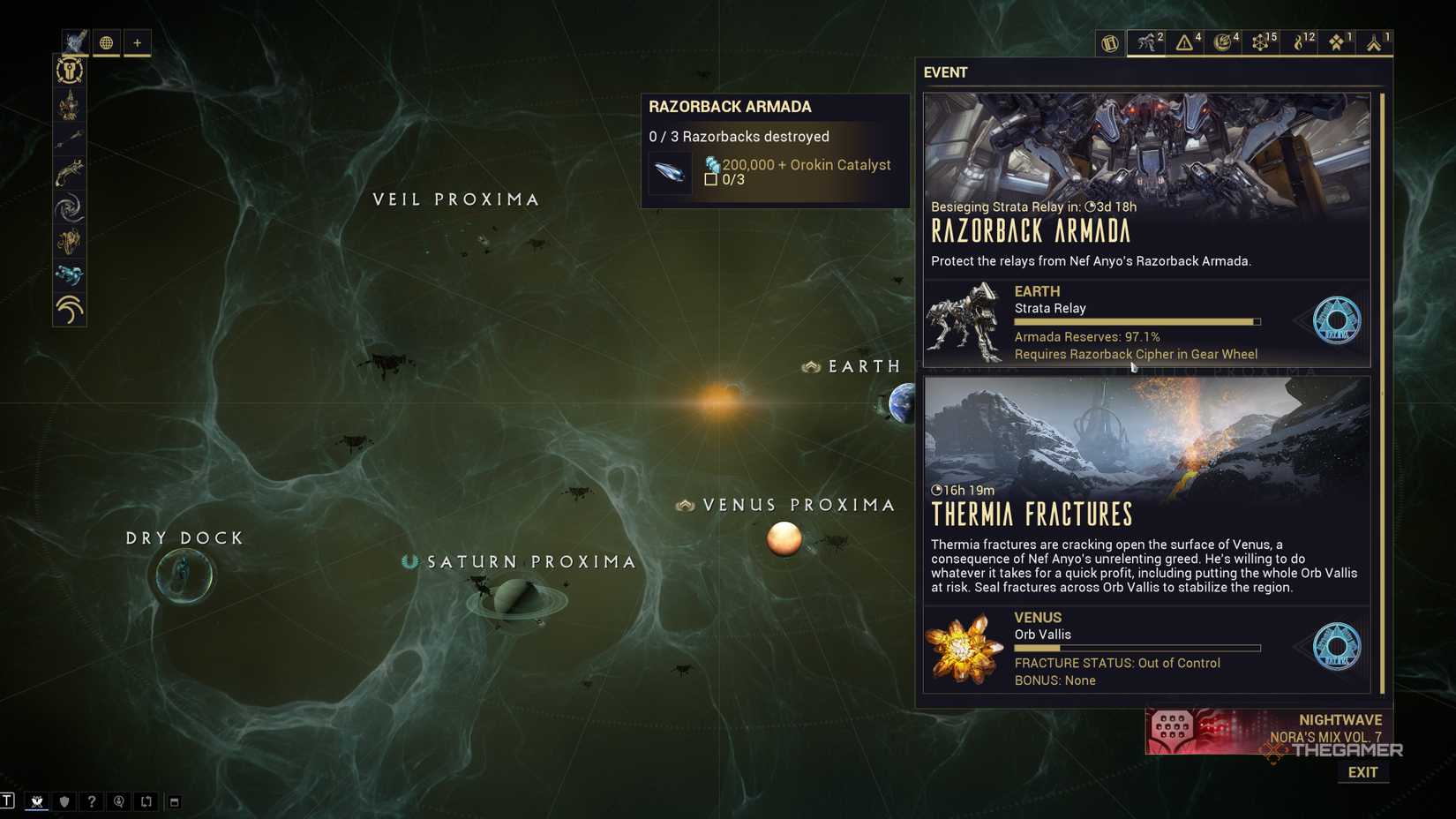Click the question mark help icon in the chat bar

93,801
